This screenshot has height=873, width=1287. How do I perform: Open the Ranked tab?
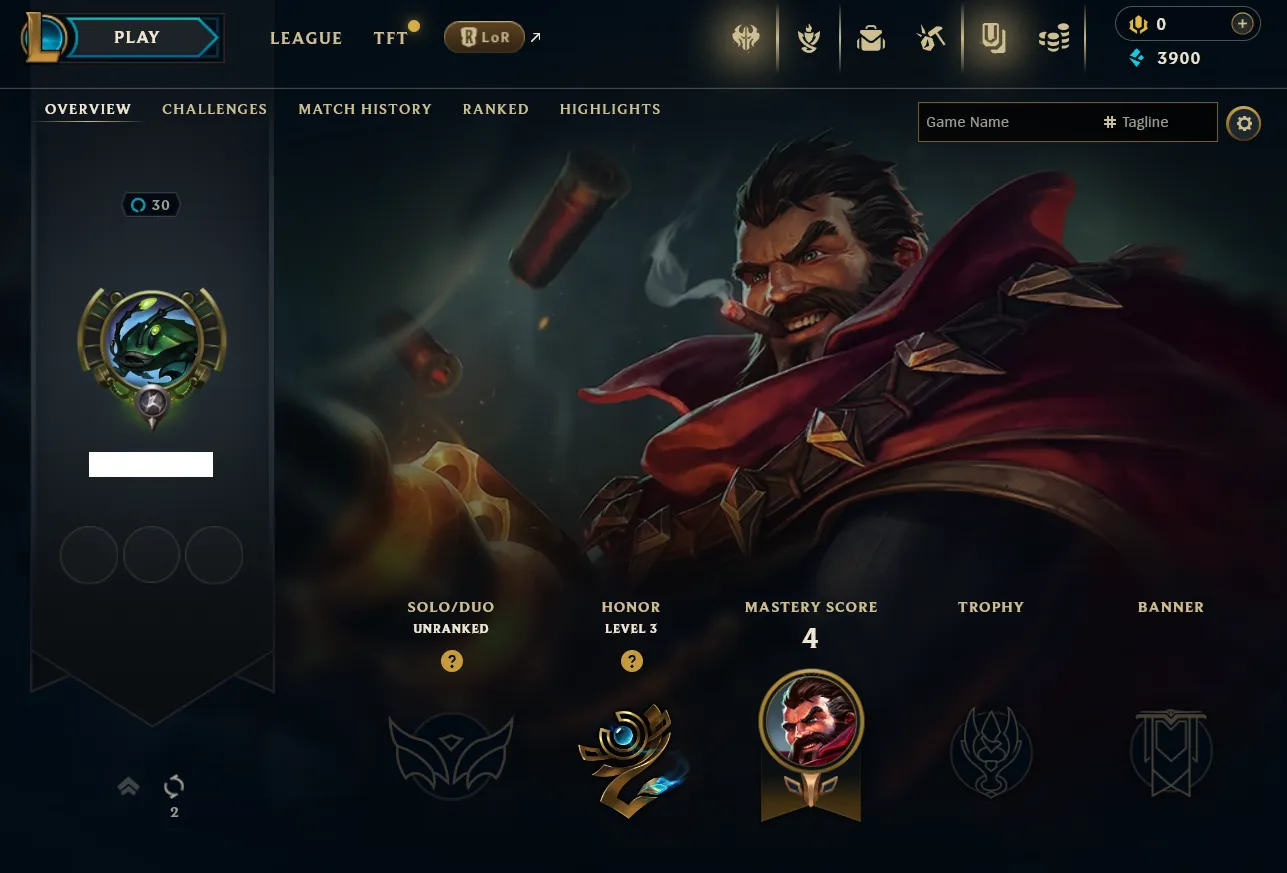point(495,109)
